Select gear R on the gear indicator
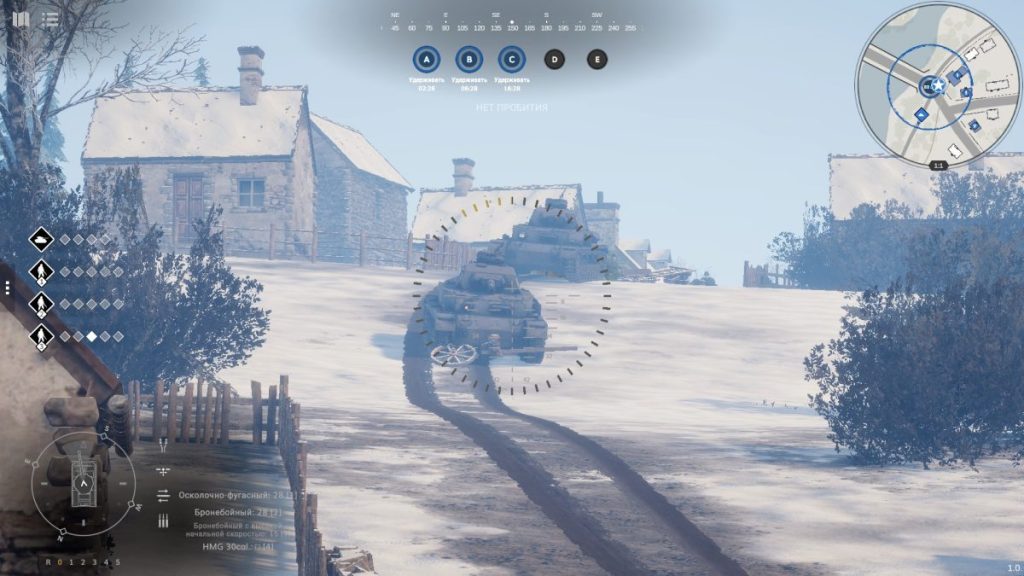The image size is (1024, 576). [x=47, y=562]
